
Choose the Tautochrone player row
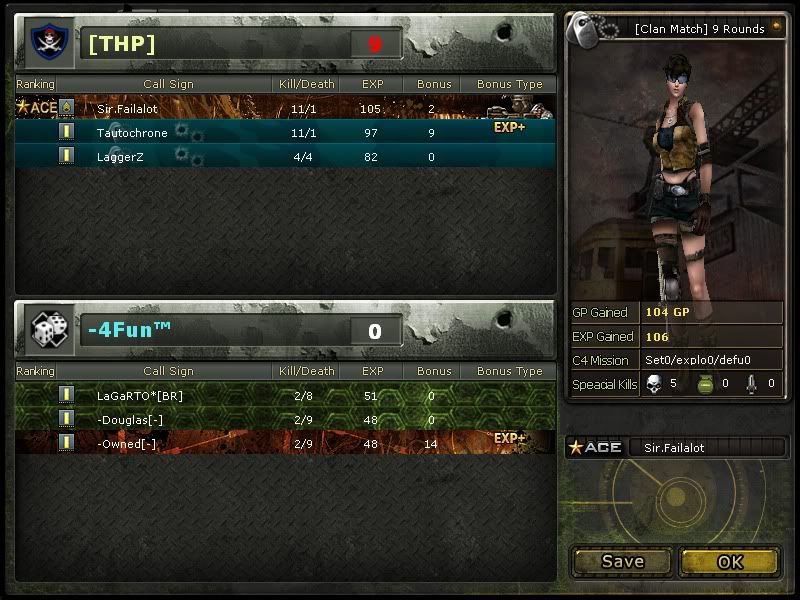tap(285, 132)
